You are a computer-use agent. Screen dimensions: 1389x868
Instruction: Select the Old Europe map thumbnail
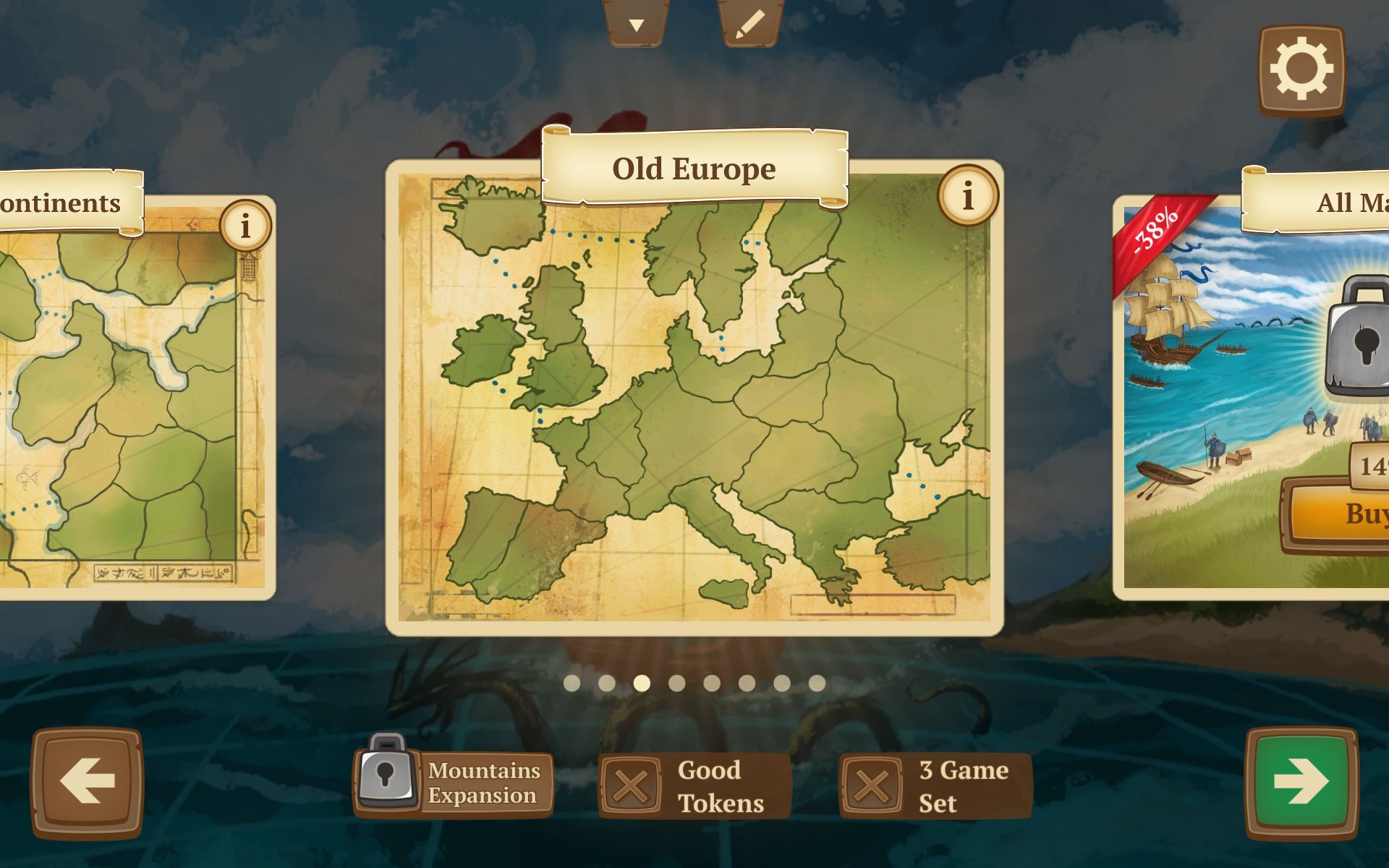[694, 405]
